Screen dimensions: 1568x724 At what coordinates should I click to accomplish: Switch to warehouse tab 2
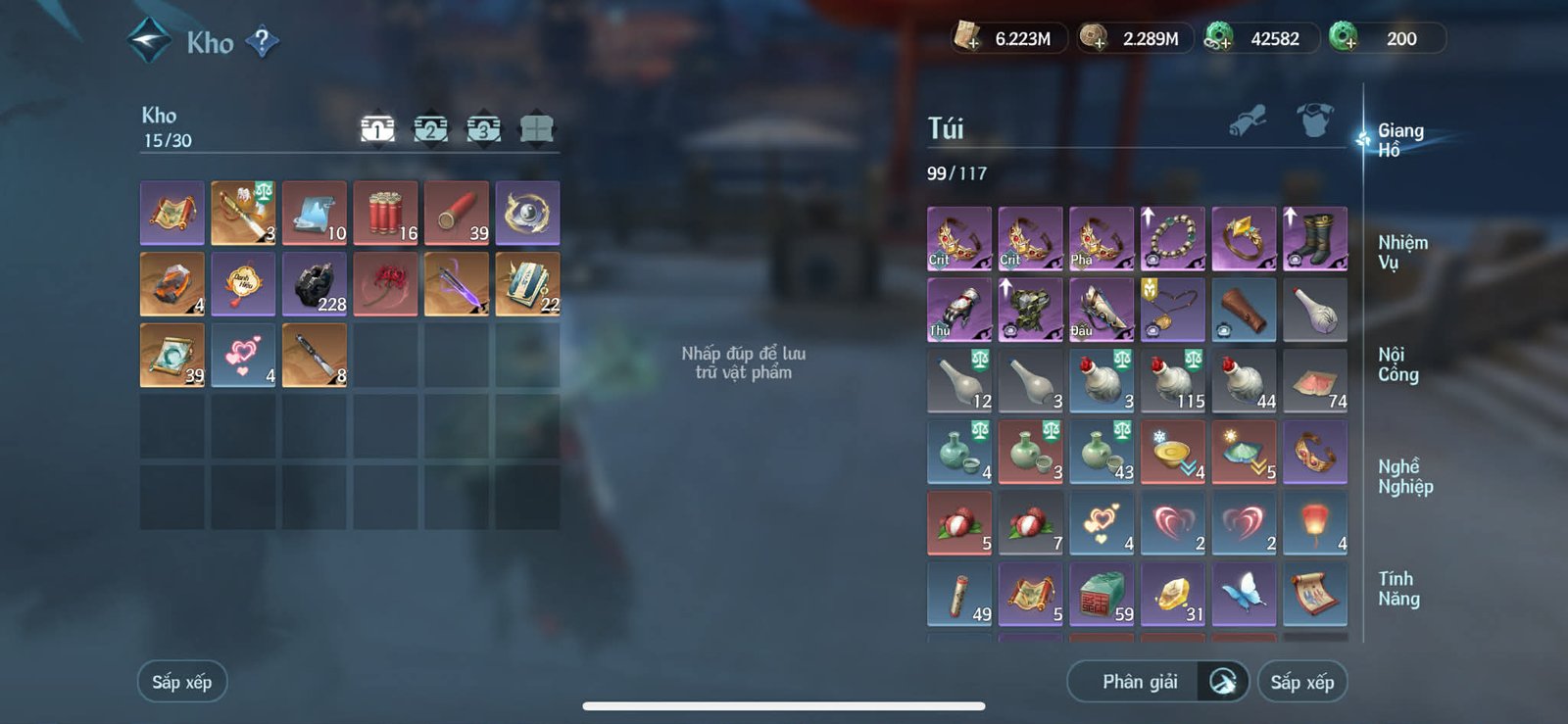coord(431,128)
